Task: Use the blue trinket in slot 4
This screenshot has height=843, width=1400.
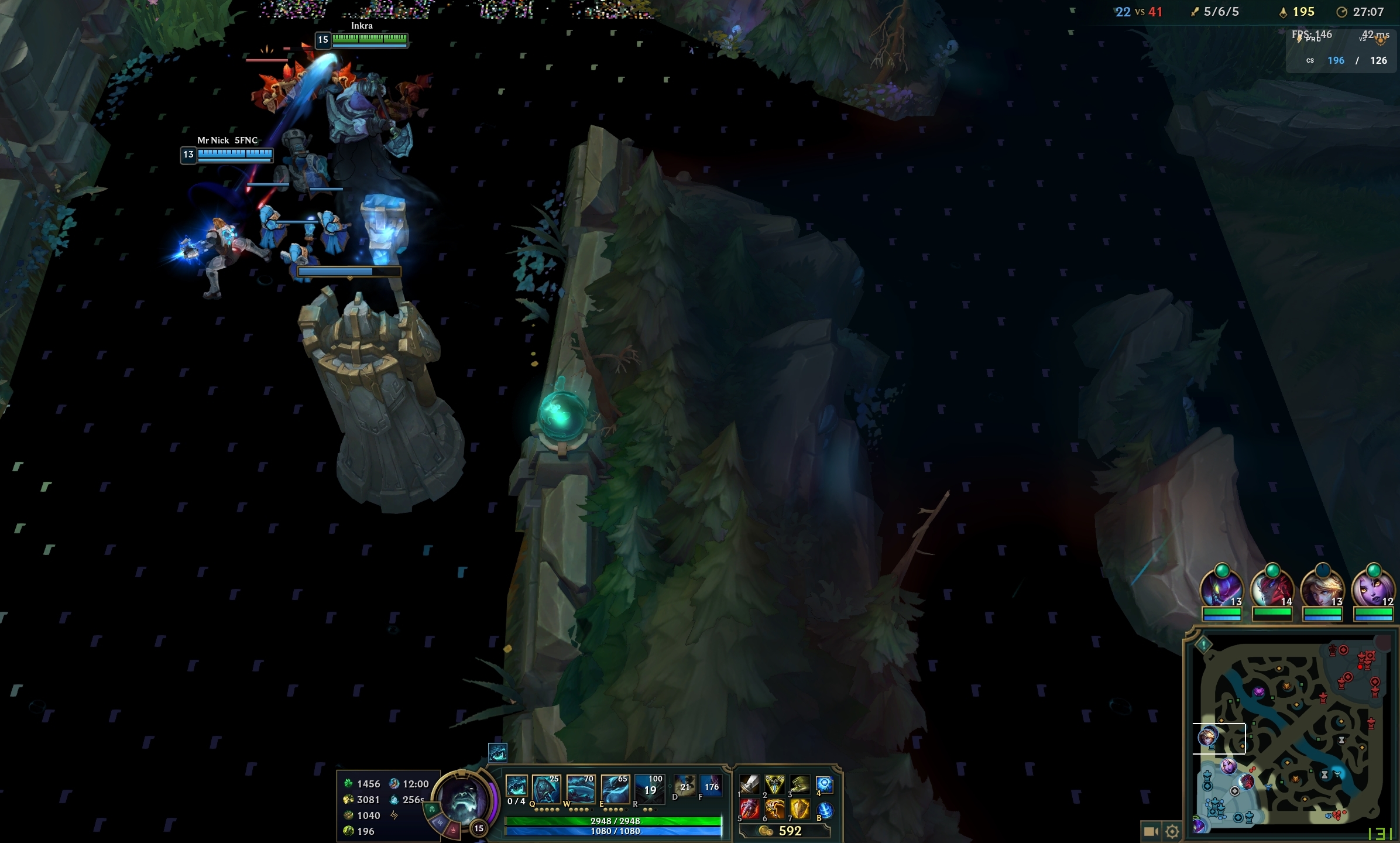Action: tap(824, 784)
